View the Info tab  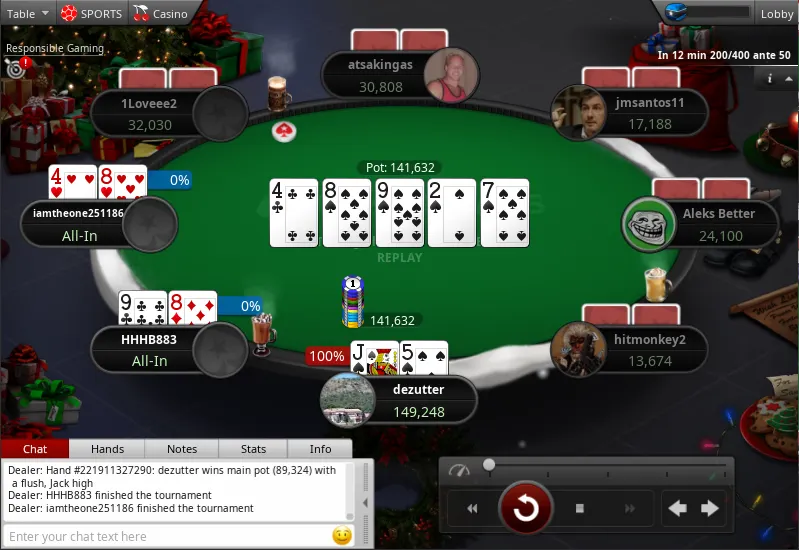320,449
